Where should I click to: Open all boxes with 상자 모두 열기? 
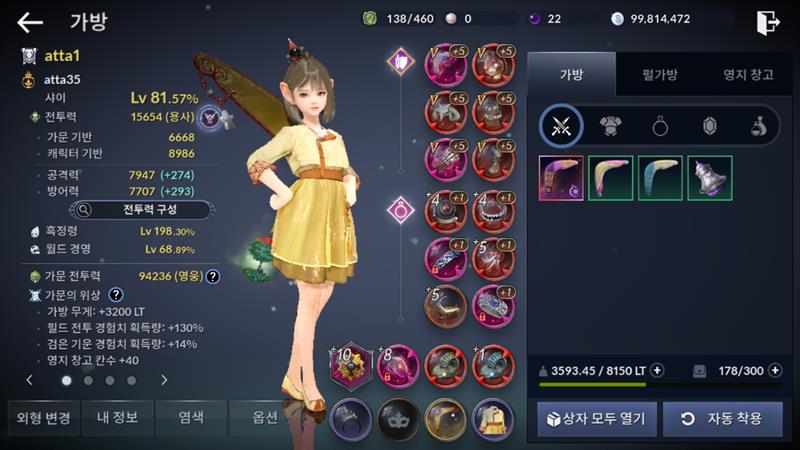(596, 418)
